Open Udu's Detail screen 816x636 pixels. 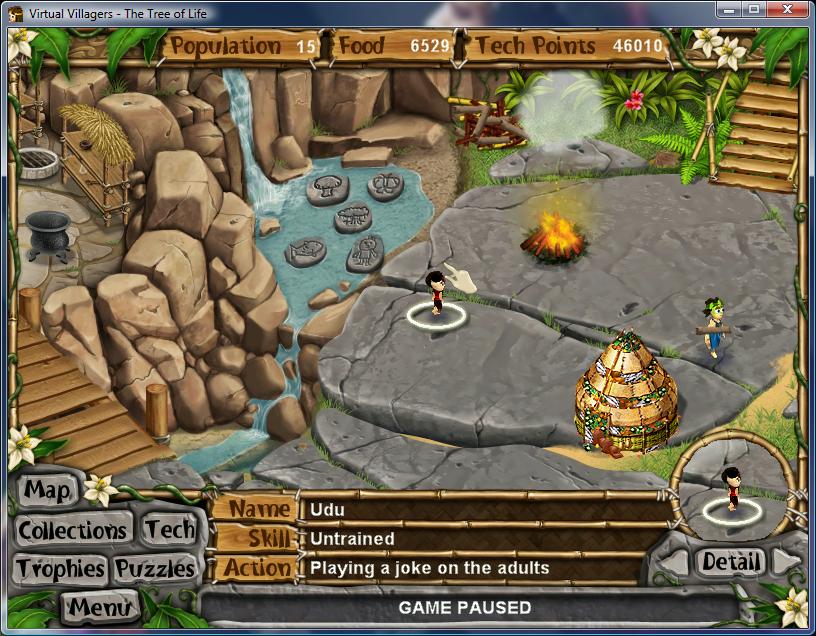pyautogui.click(x=729, y=562)
